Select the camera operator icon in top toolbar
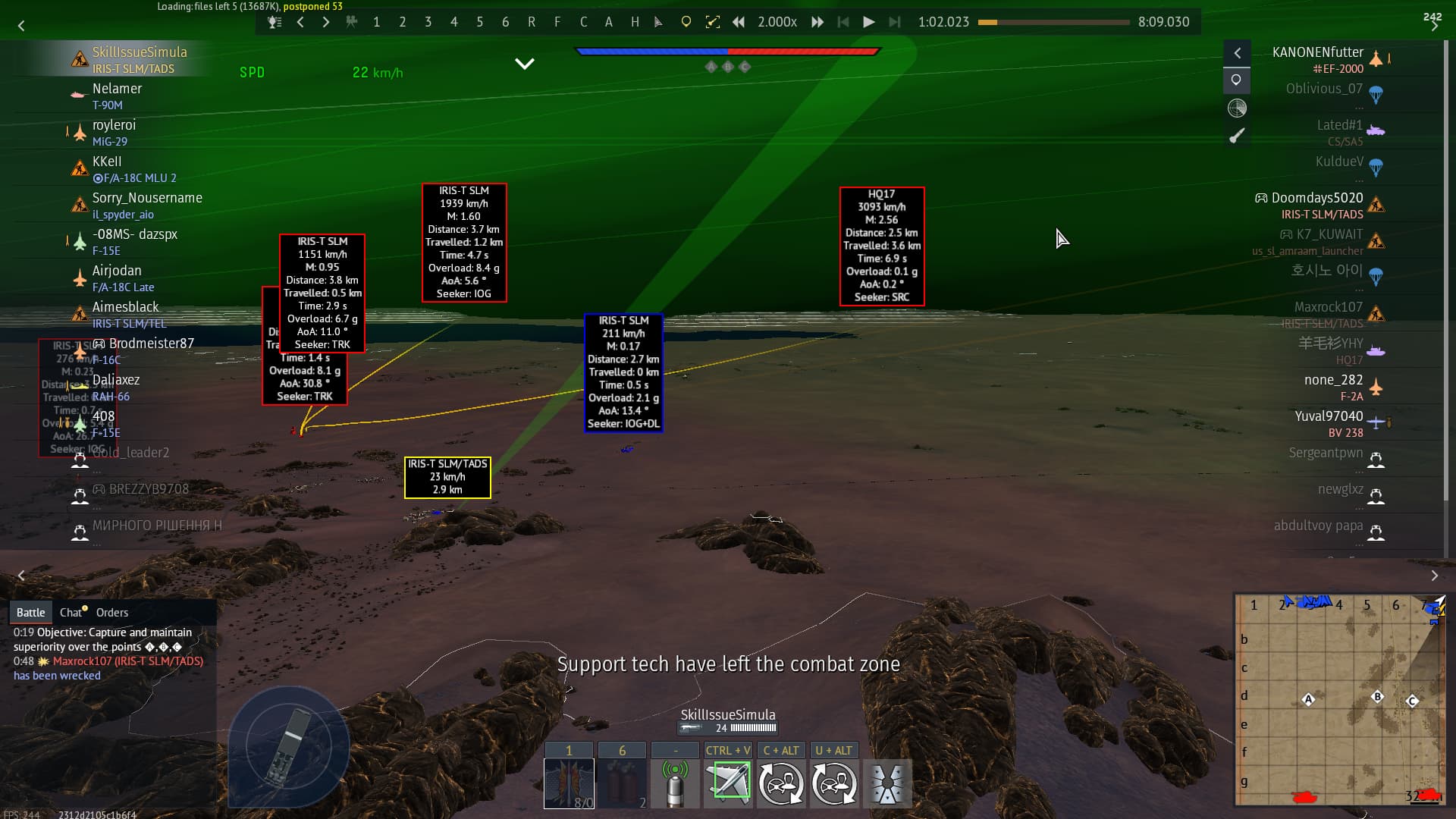The width and height of the screenshot is (1456, 819). tap(352, 22)
